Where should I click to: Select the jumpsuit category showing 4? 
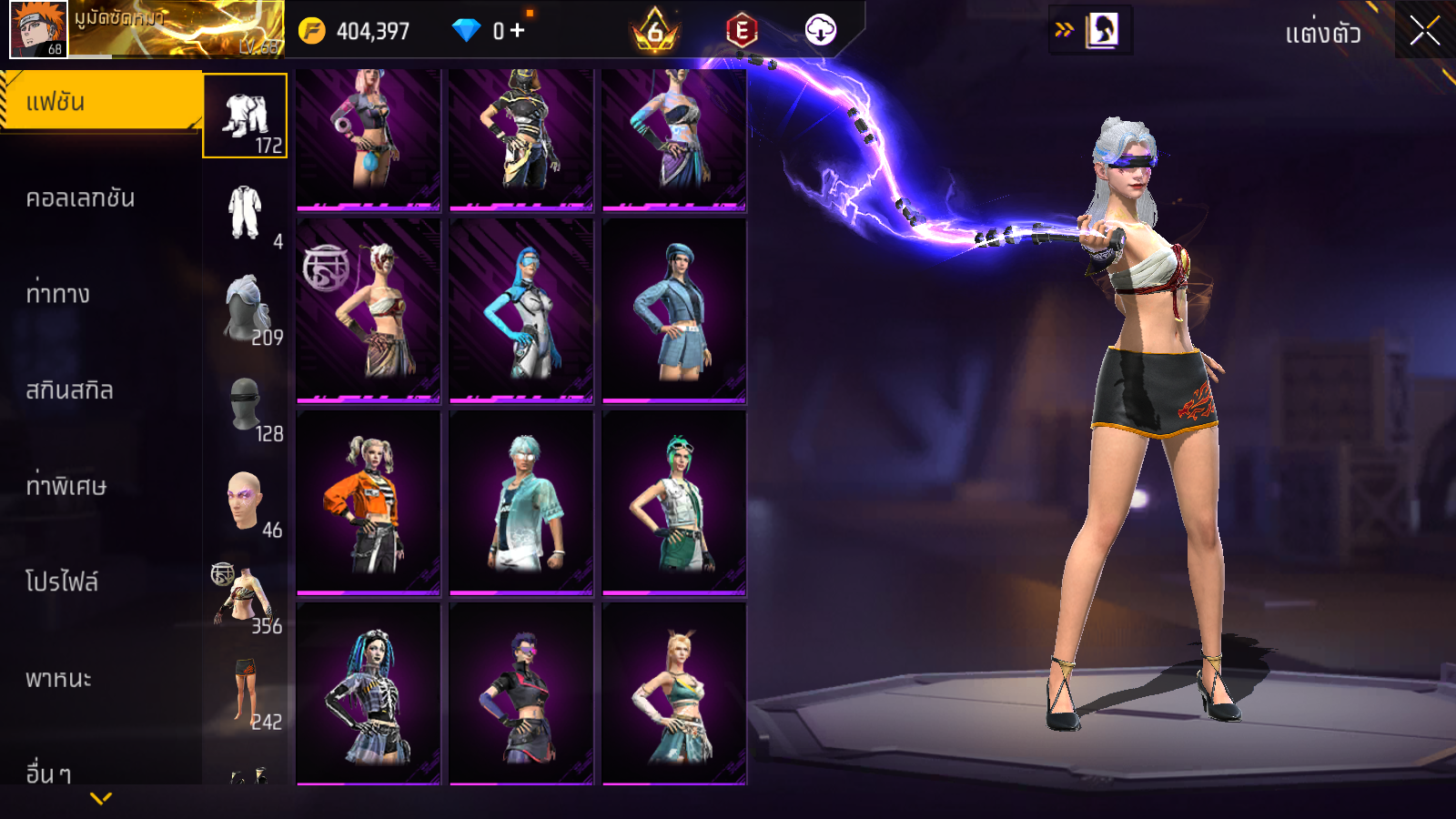[245, 214]
